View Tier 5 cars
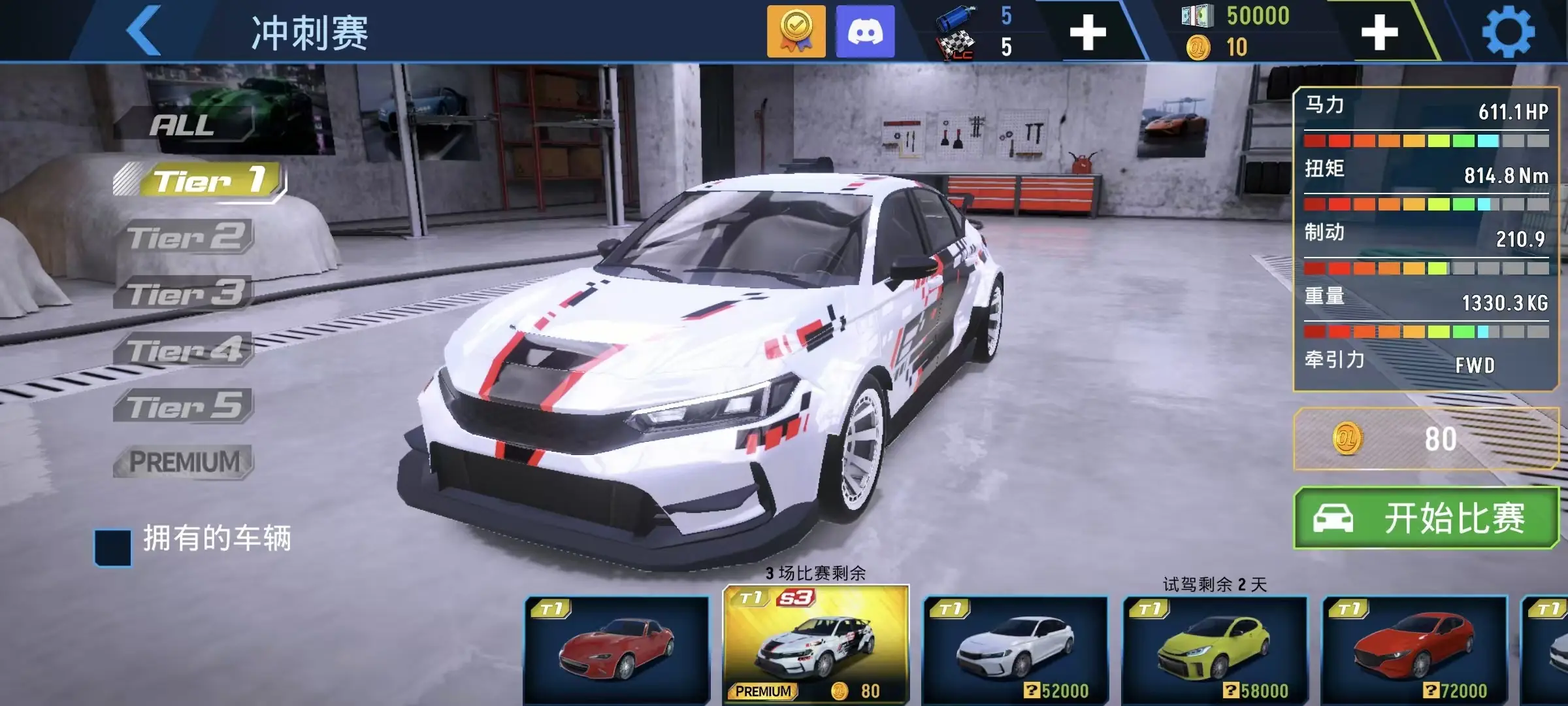The height and width of the screenshot is (706, 1568). click(186, 407)
